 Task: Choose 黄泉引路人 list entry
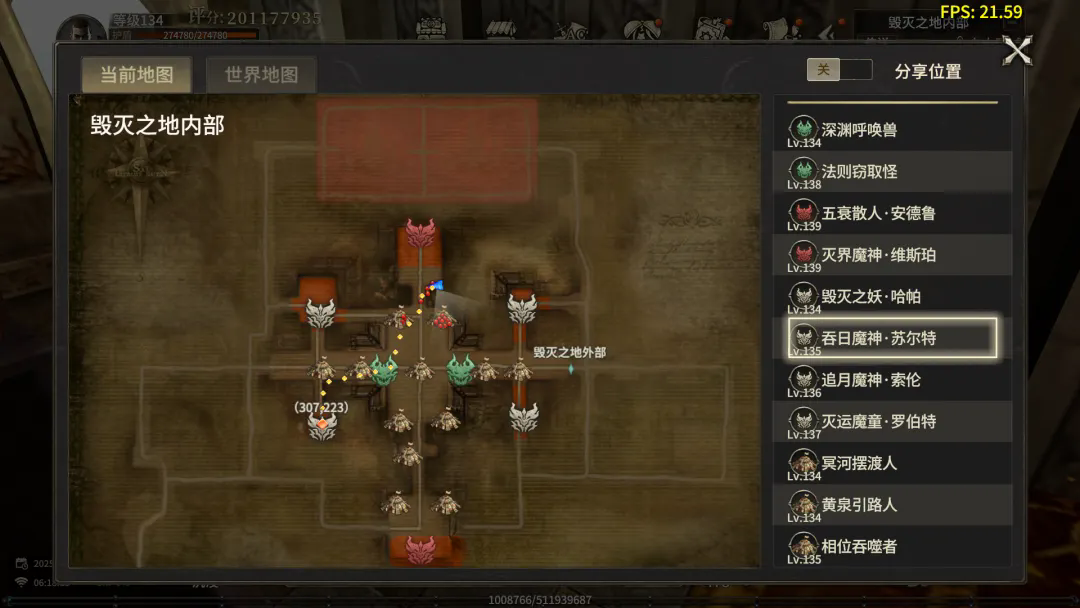(x=892, y=505)
